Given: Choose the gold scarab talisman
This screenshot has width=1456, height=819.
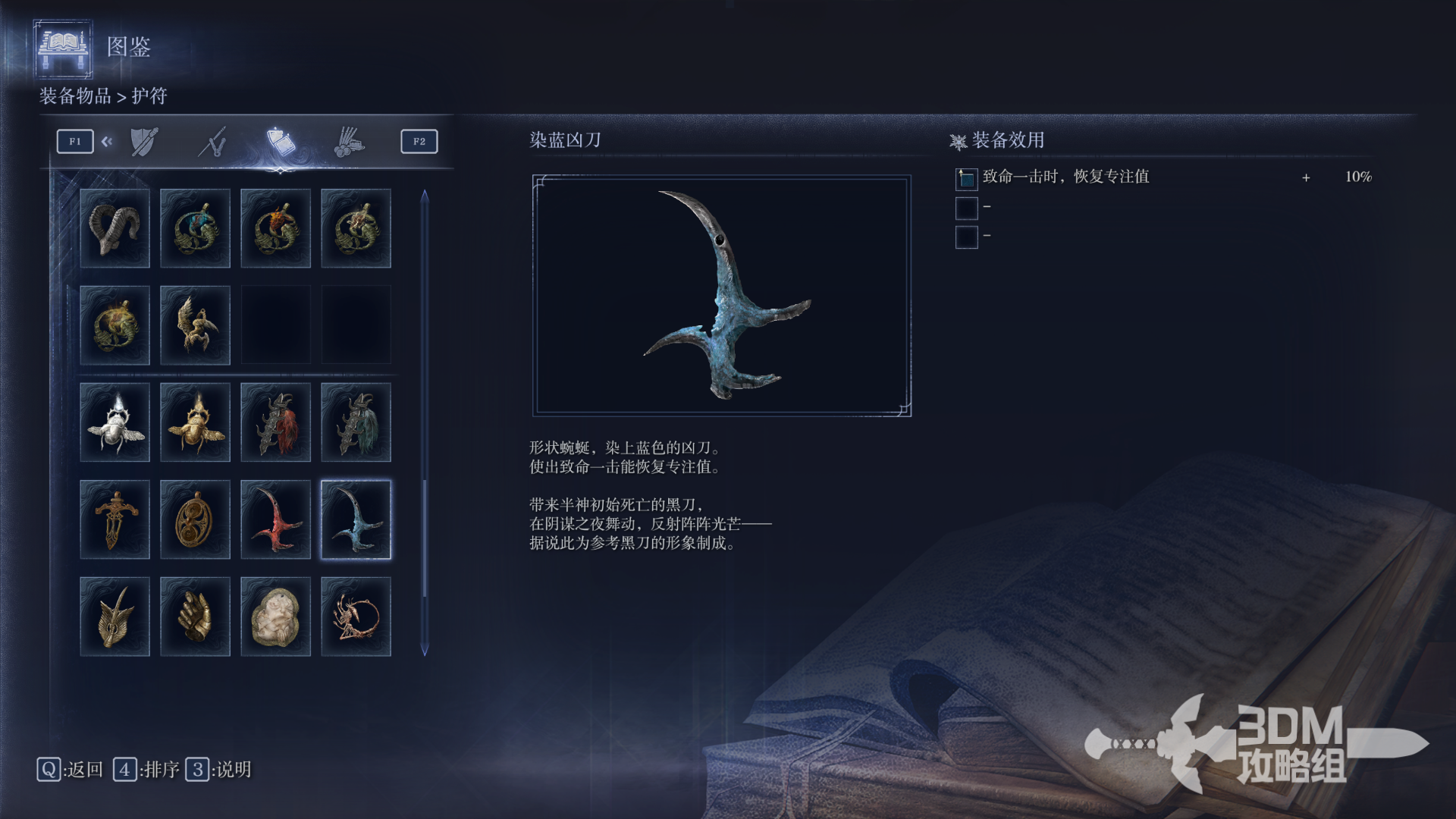Looking at the screenshot, I should click(195, 422).
